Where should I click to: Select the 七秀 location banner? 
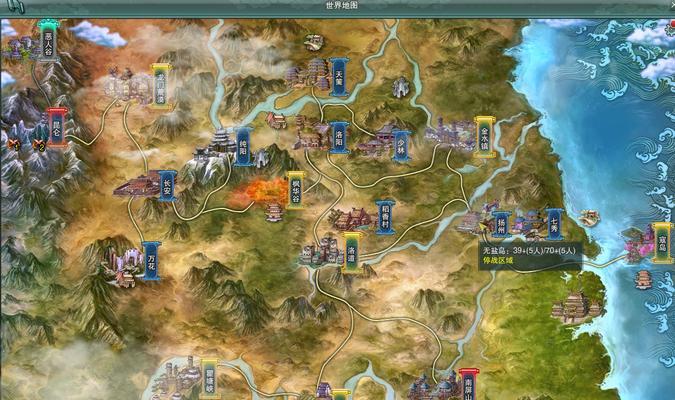pyautogui.click(x=555, y=222)
